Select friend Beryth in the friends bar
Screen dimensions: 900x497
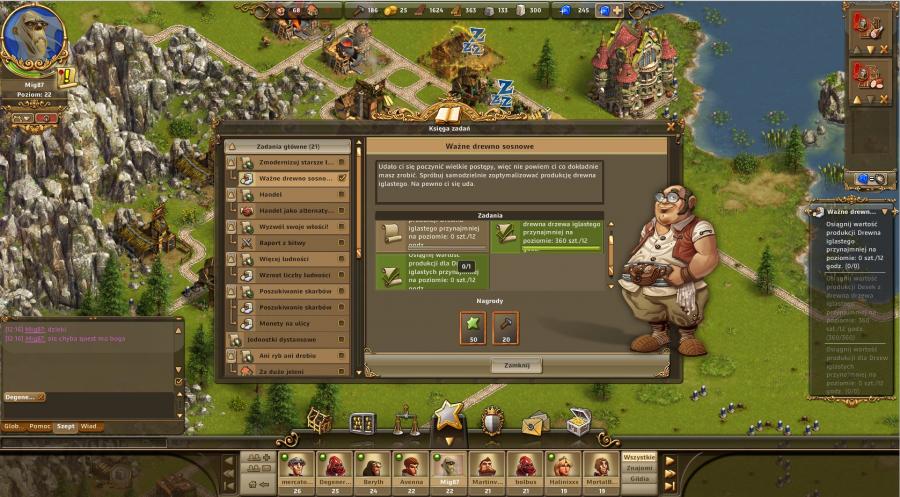click(372, 467)
